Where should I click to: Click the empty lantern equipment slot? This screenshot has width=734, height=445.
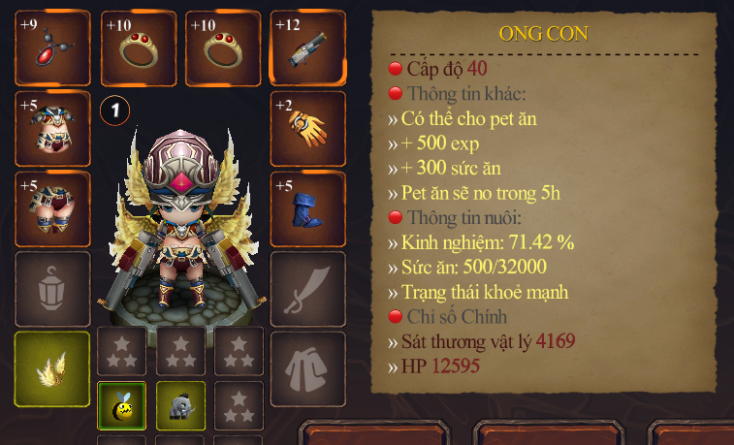click(52, 288)
